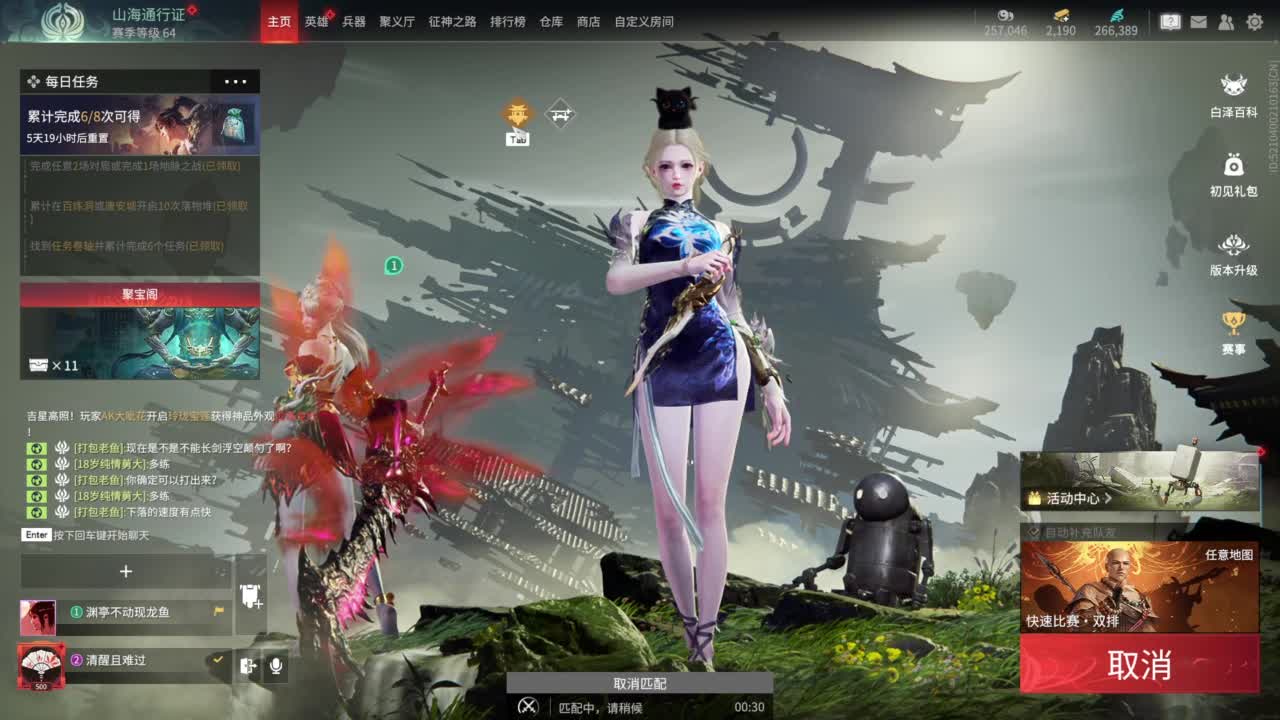
Task: Open the friends list icon
Action: coord(1224,21)
